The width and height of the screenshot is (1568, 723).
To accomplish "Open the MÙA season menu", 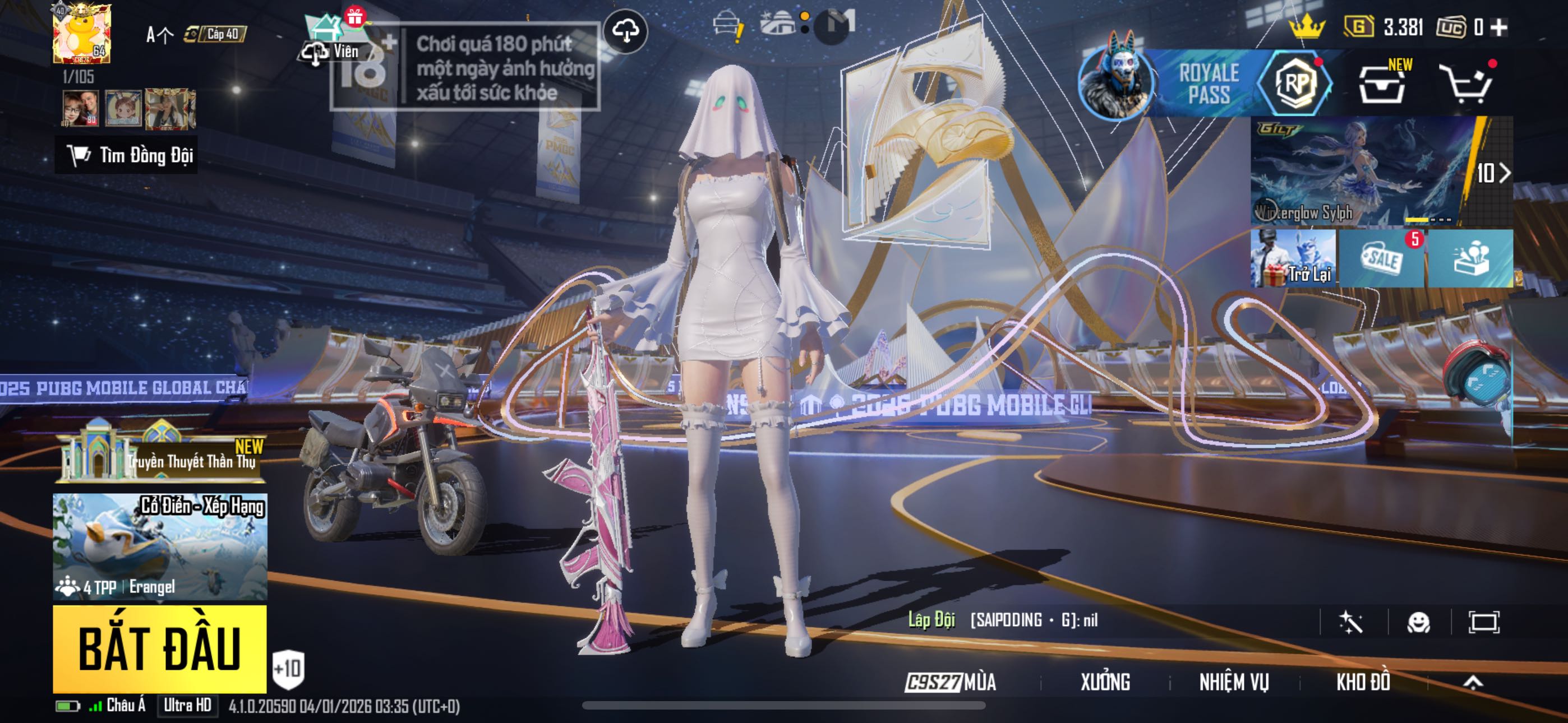I will [951, 682].
